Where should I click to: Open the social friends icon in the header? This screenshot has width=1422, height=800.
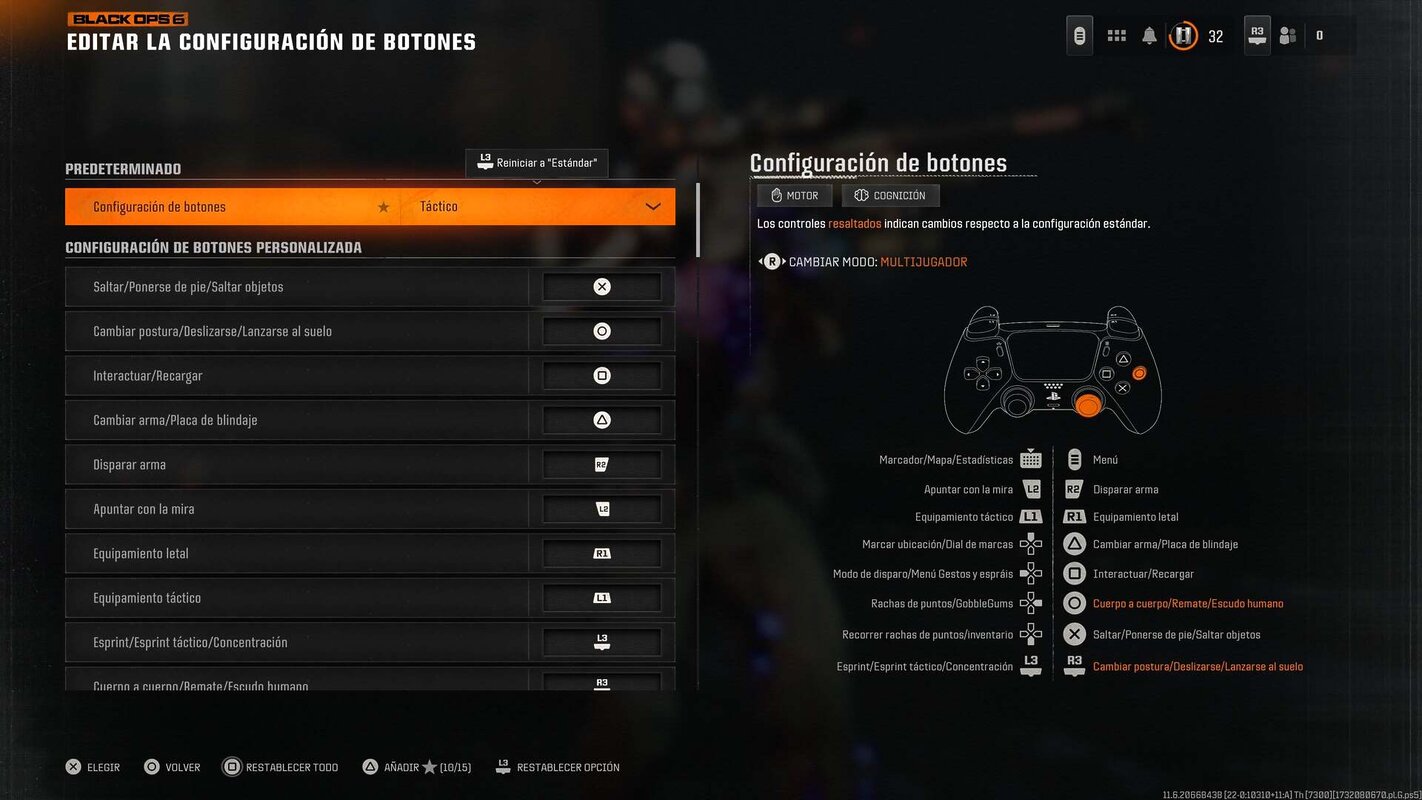click(1287, 34)
